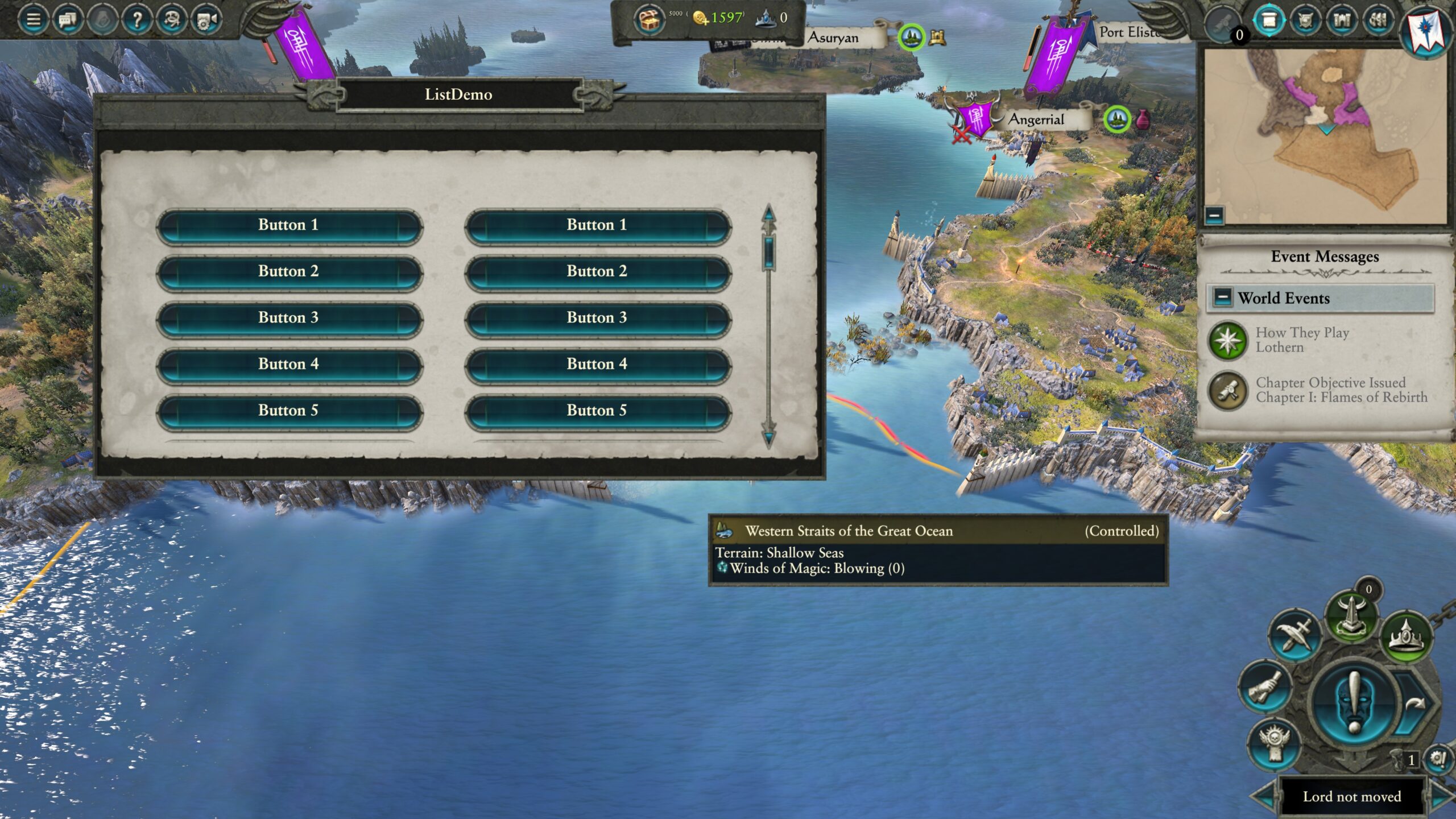Open the treasury chest icon
Screen dimensions: 1456x819
click(x=650, y=20)
